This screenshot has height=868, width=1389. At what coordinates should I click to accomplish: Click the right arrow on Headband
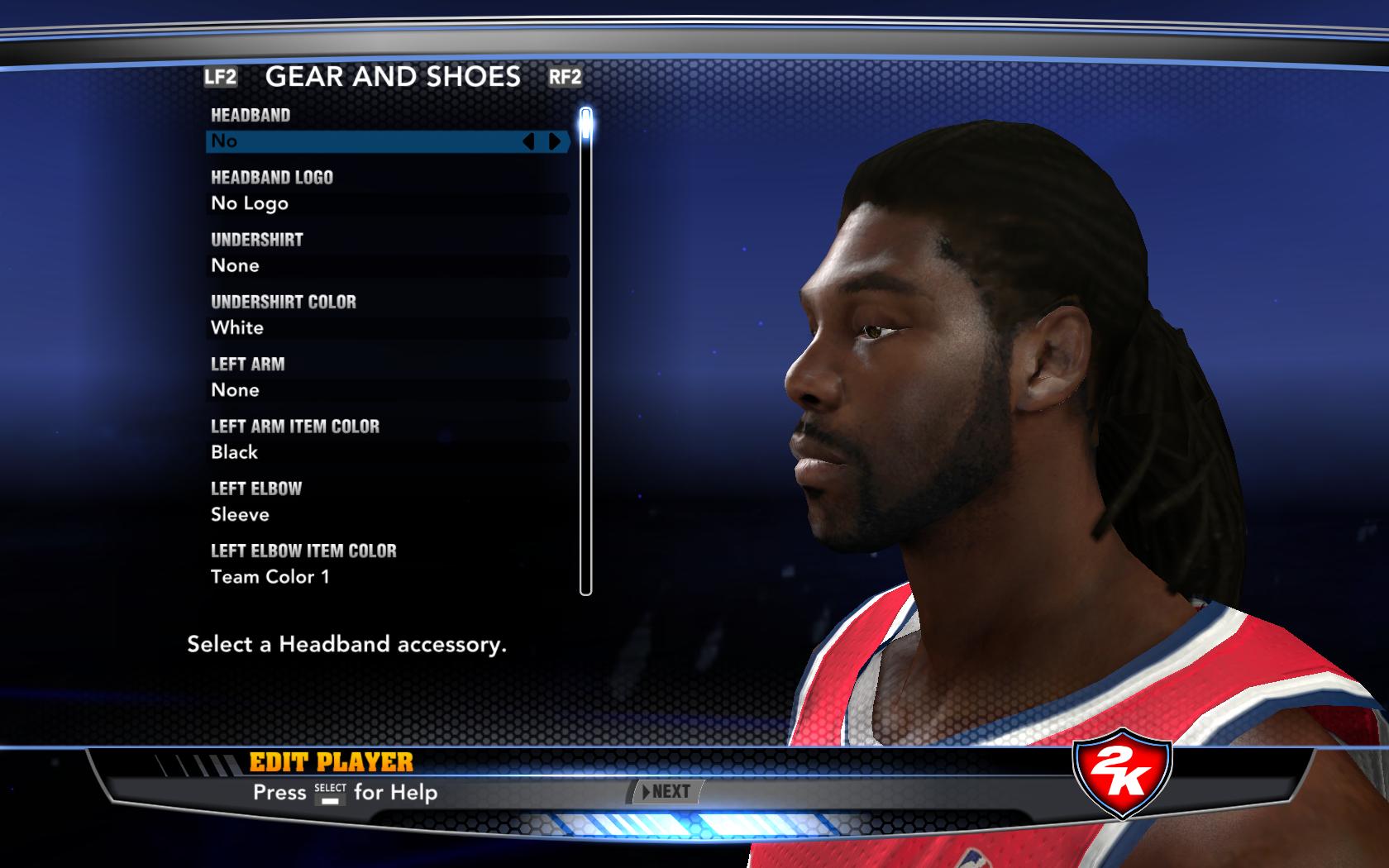coord(555,141)
